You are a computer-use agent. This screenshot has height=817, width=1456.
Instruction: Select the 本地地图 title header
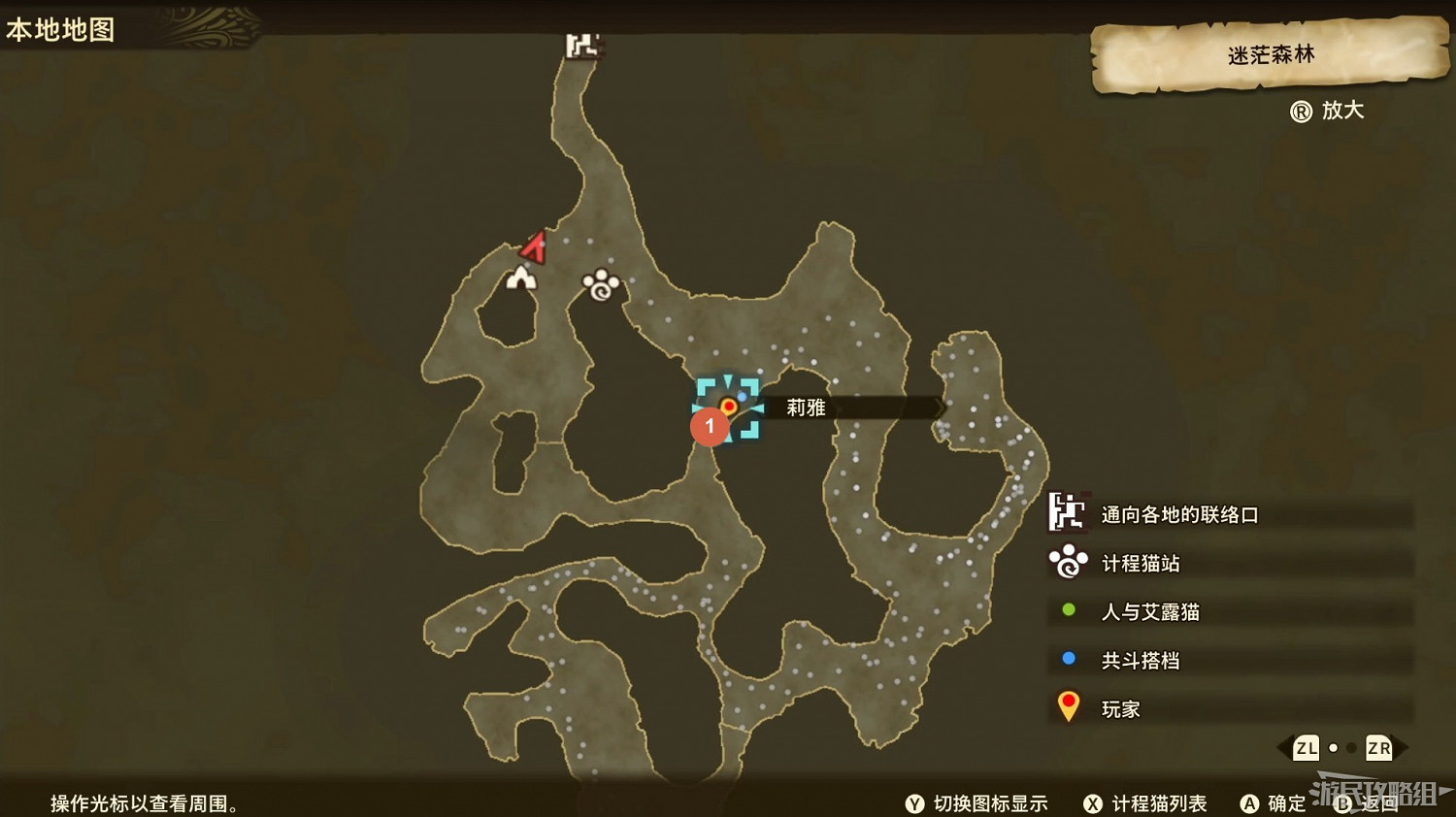pyautogui.click(x=60, y=29)
